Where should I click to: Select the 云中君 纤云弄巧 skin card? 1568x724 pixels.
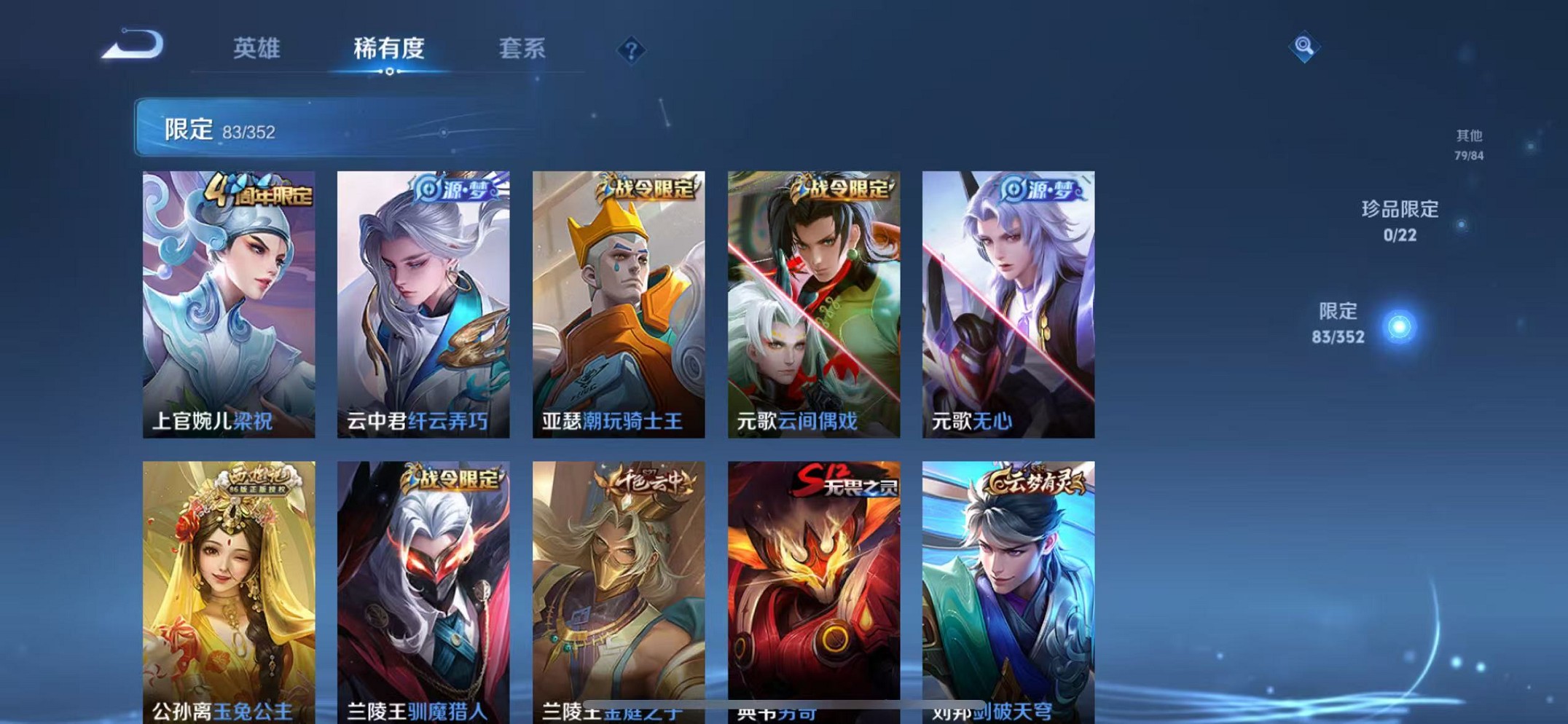[x=426, y=302]
